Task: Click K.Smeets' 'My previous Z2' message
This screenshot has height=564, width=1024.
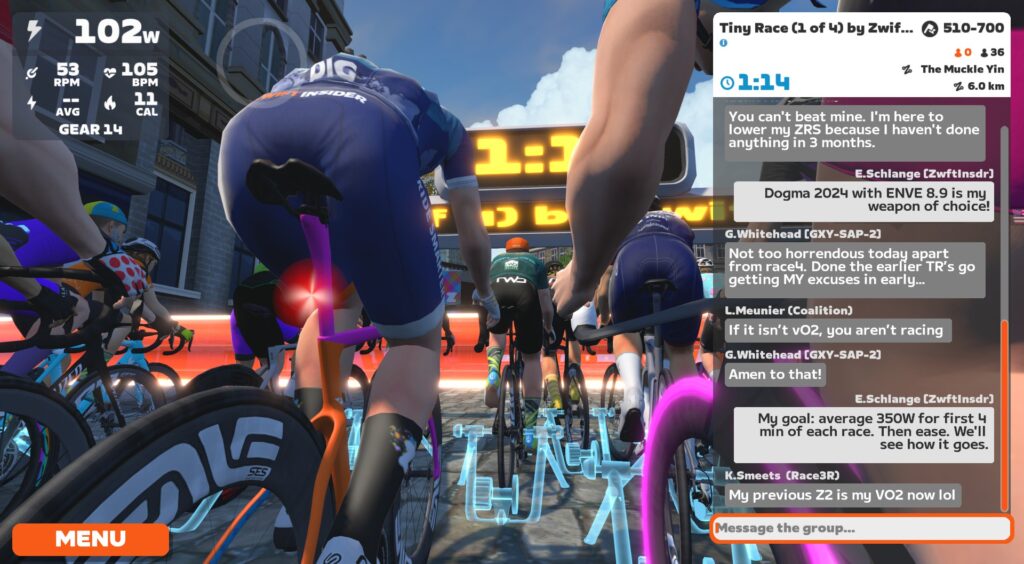Action: coord(843,495)
